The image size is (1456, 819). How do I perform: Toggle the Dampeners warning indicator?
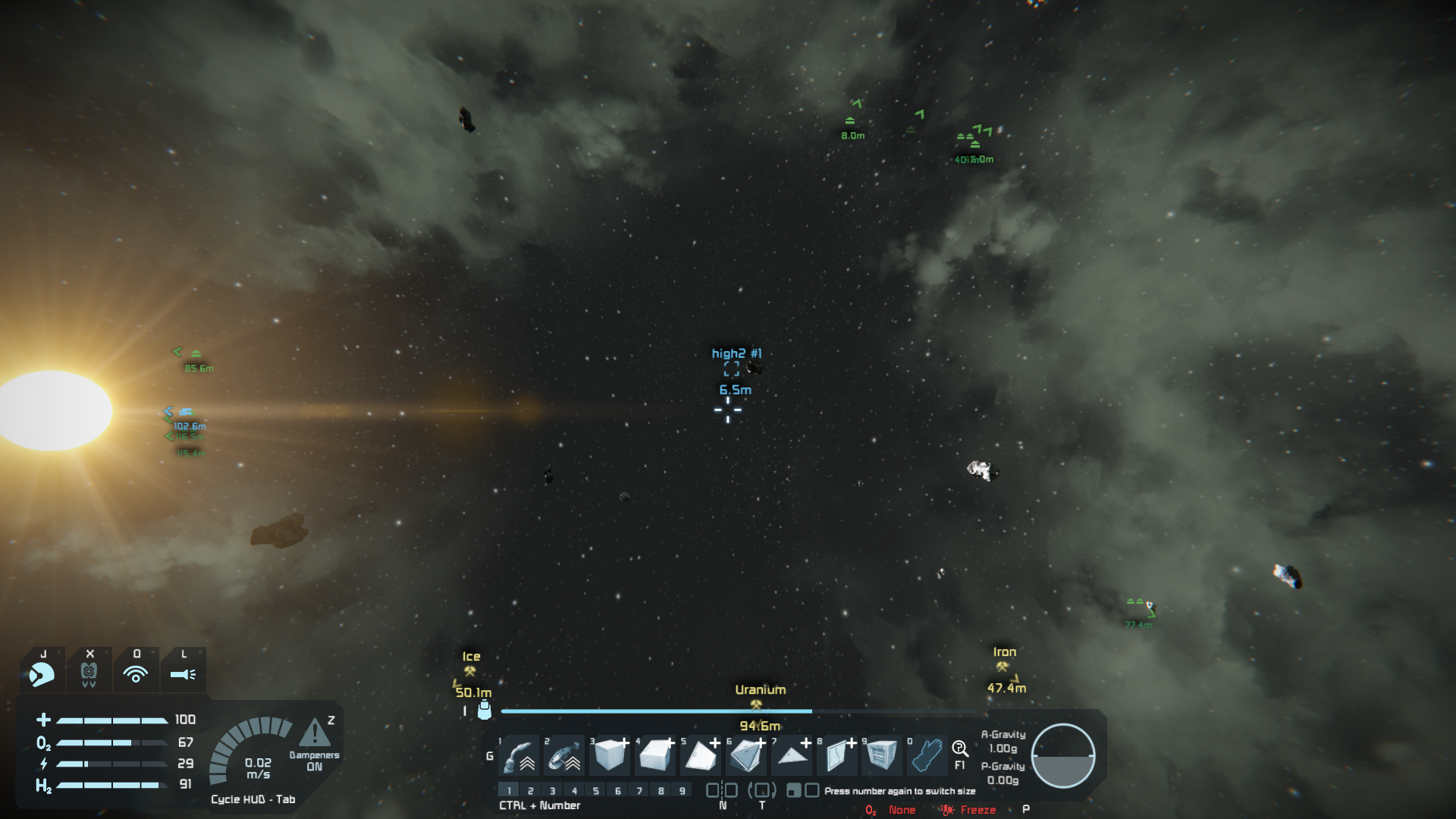pos(315,734)
